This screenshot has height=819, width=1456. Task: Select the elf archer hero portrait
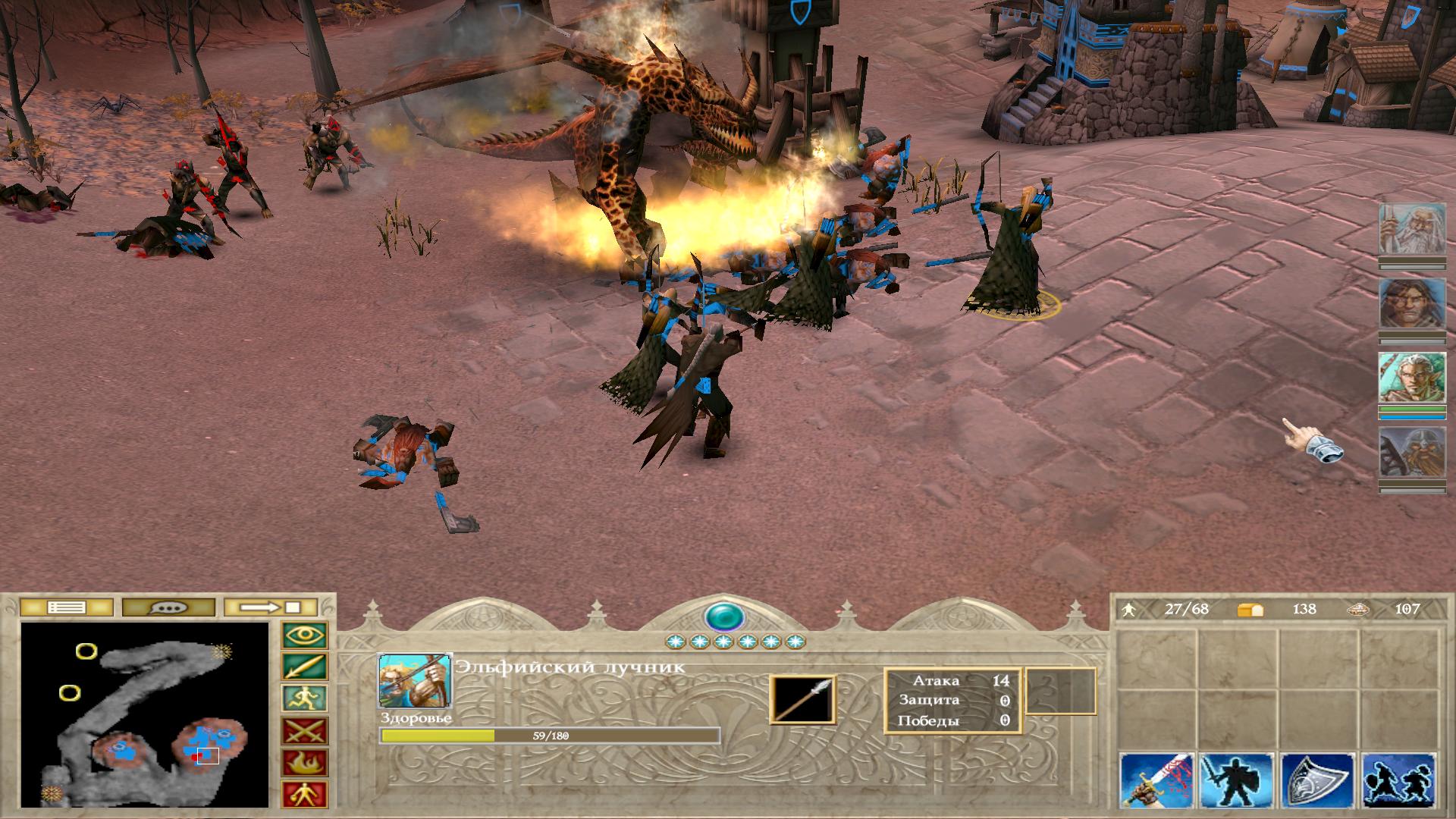tap(1401, 378)
